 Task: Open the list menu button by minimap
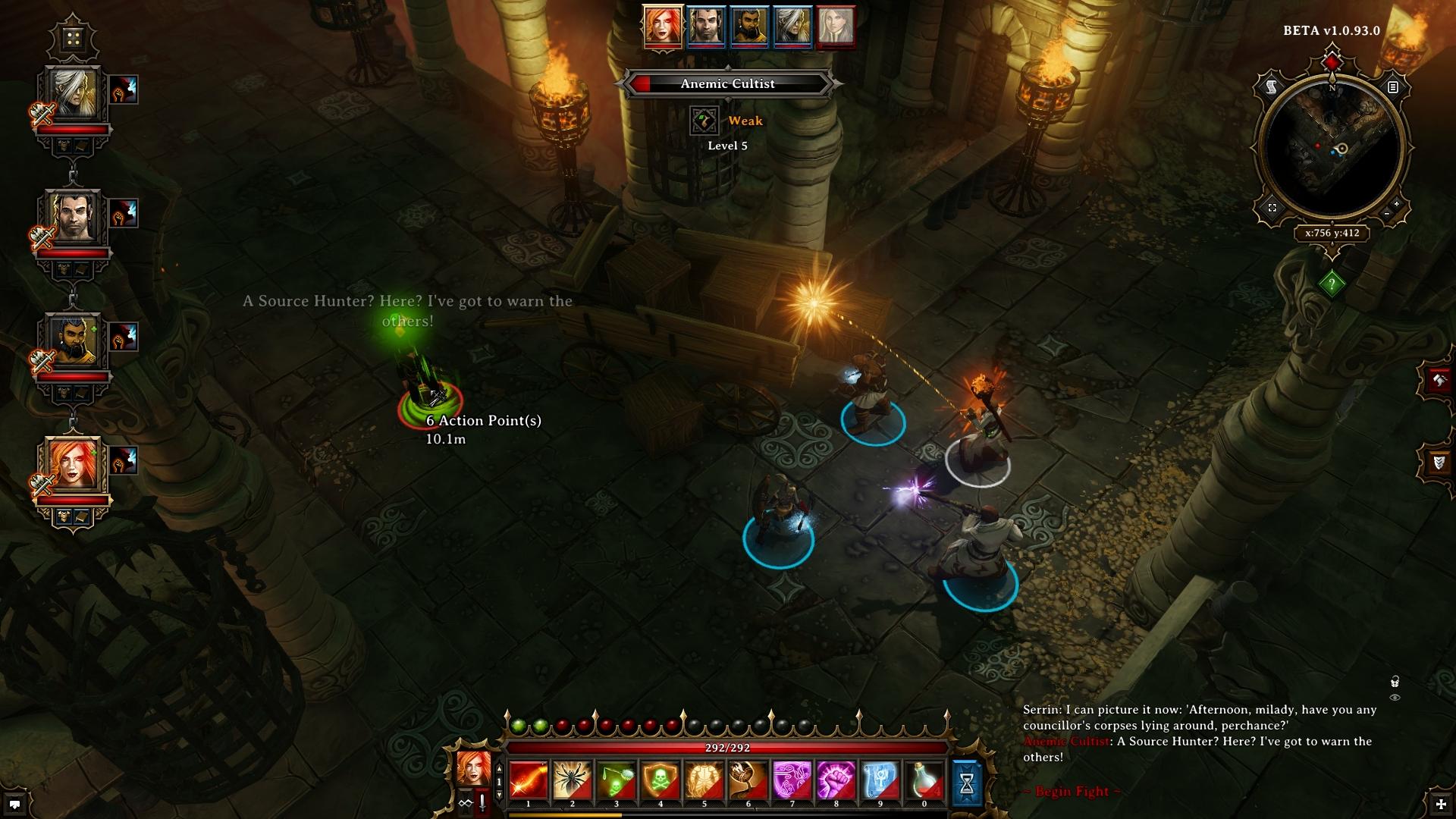click(x=1392, y=88)
